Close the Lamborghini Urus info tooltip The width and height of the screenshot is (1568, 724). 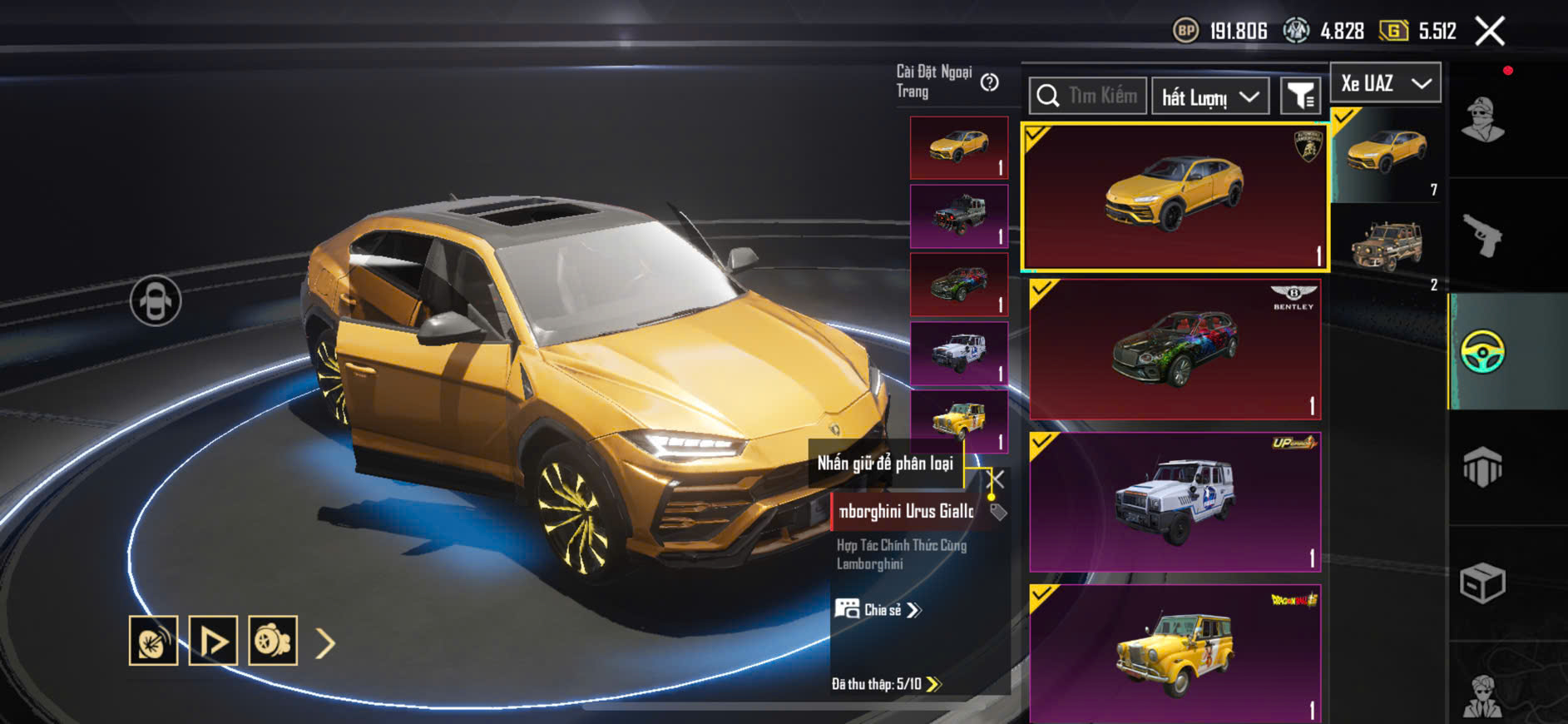[997, 479]
